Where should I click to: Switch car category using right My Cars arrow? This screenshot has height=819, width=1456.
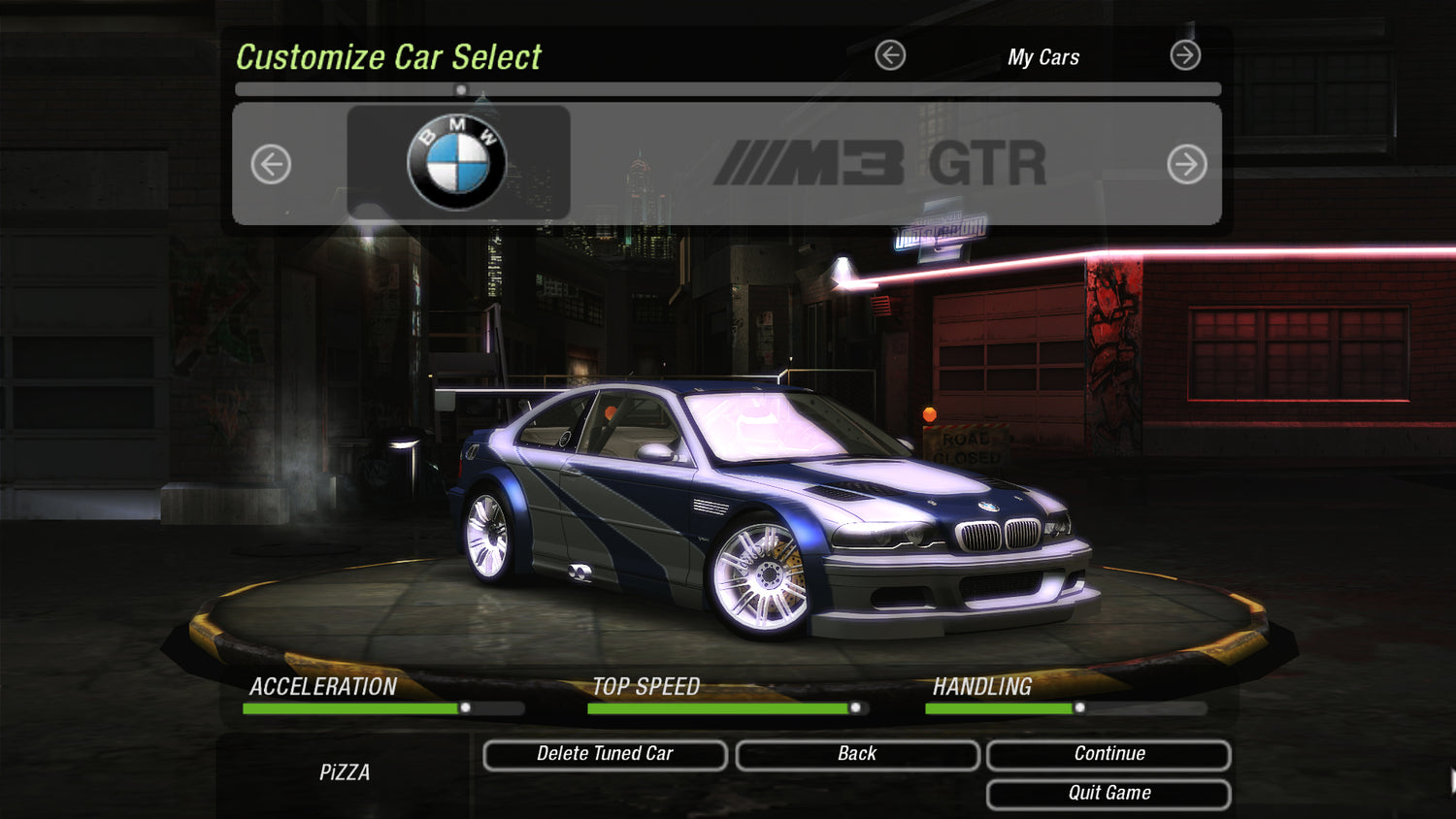(1185, 55)
